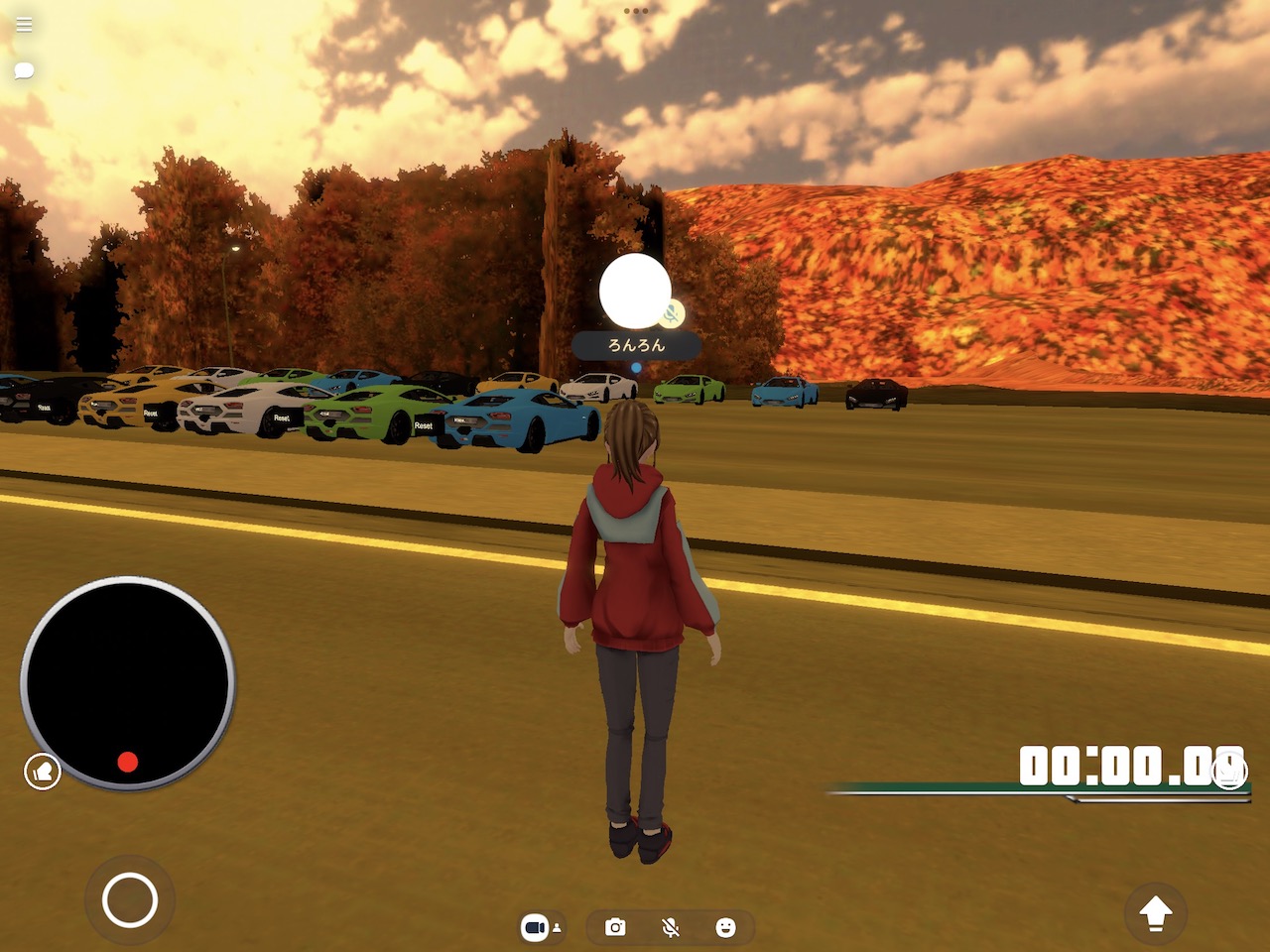Open the chat speech bubble
The image size is (1270, 952).
(x=24, y=70)
